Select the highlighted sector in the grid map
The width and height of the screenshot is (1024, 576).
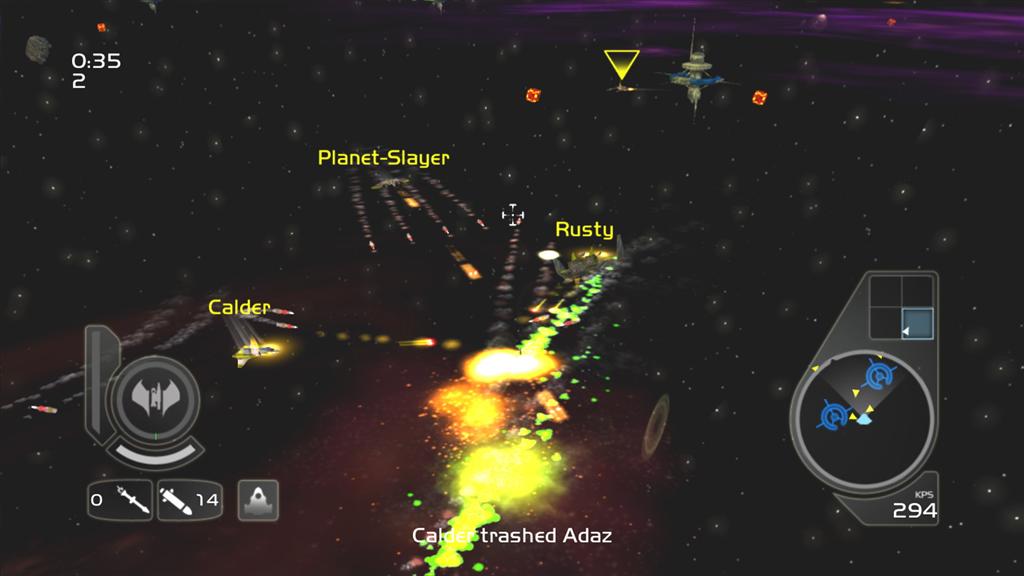pyautogui.click(x=916, y=323)
